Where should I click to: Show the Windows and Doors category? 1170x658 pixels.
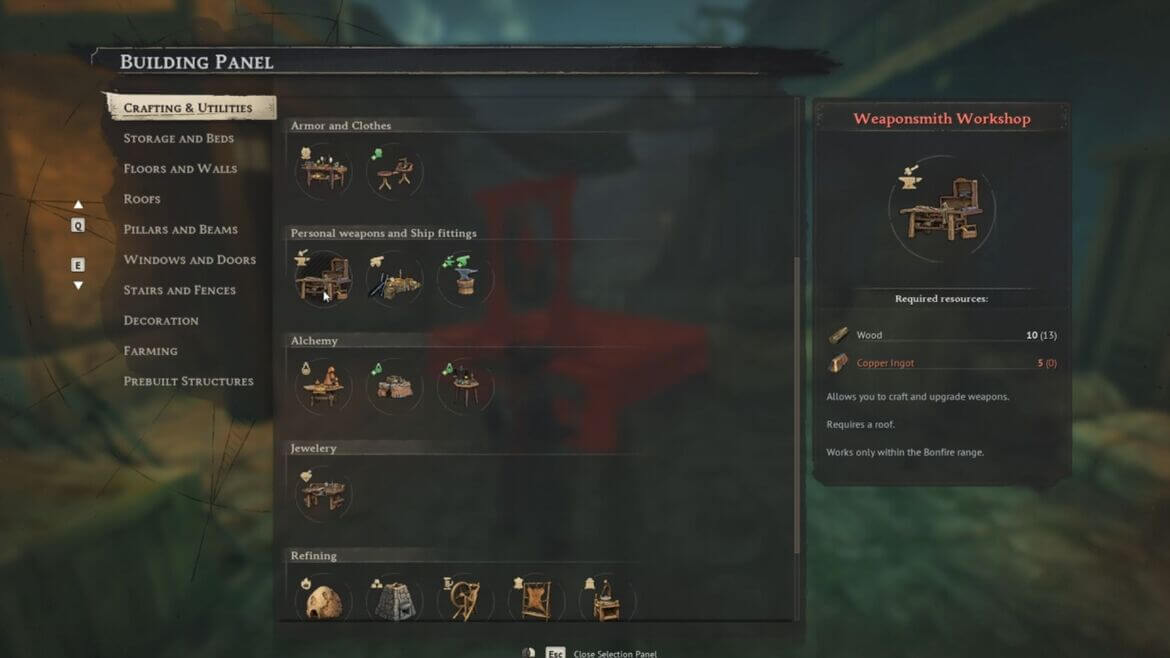click(x=189, y=260)
